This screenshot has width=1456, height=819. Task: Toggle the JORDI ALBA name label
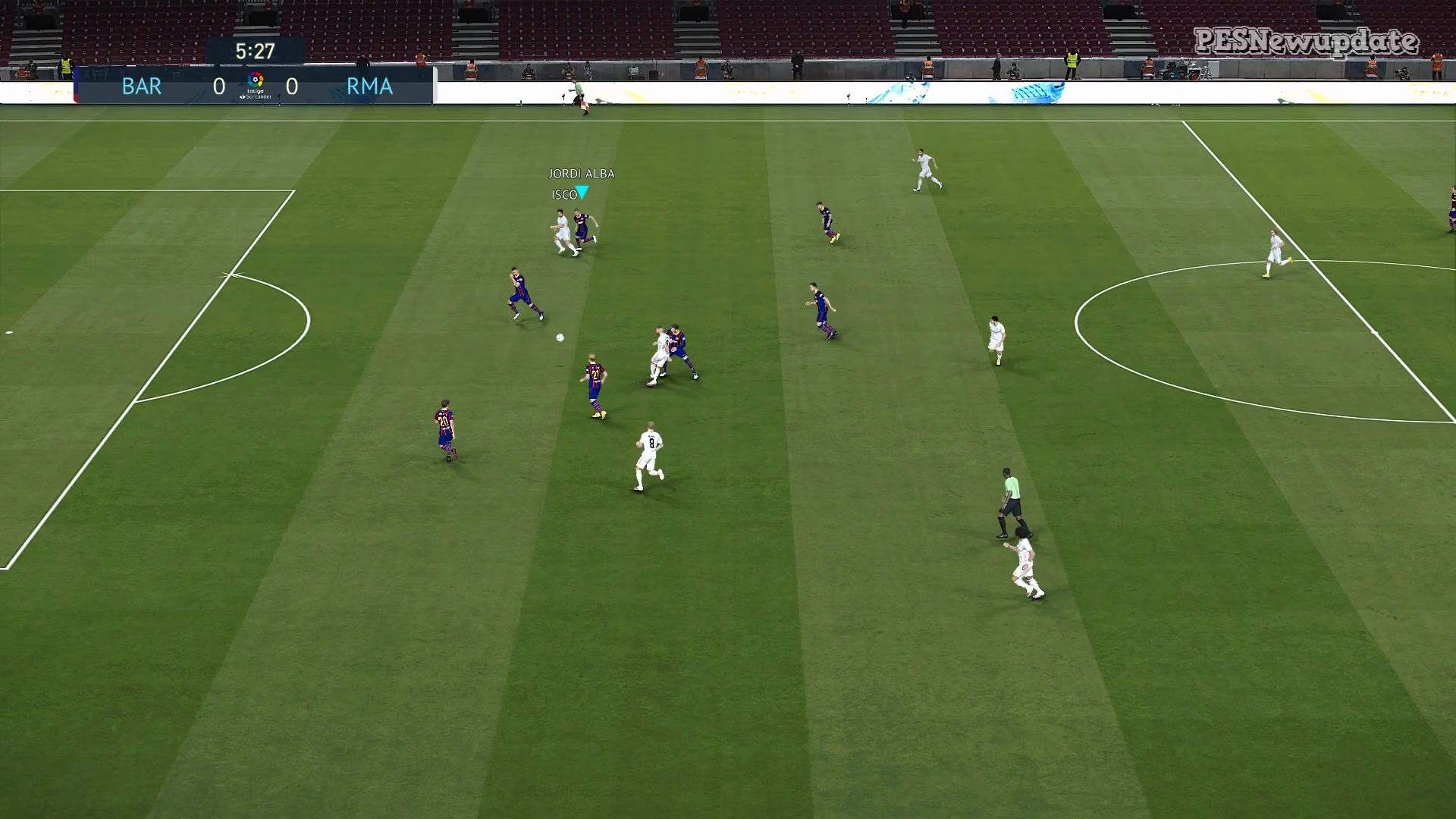tap(582, 174)
